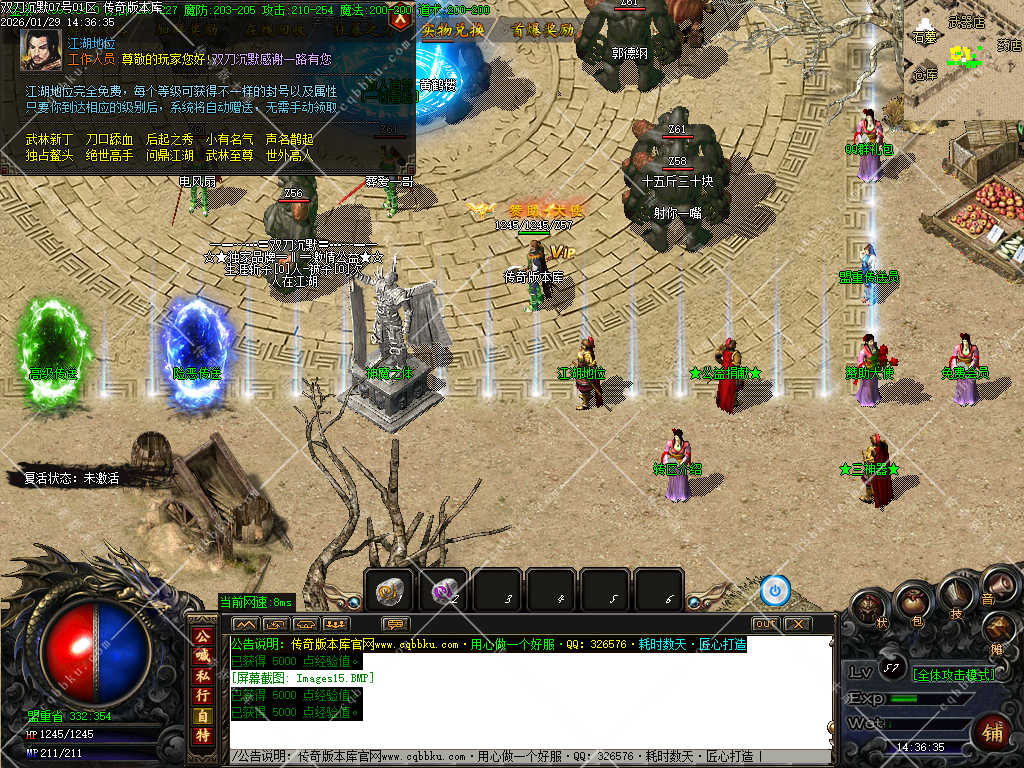Close the chat panel with the X button
Image resolution: width=1024 pixels, height=768 pixels.
796,624
